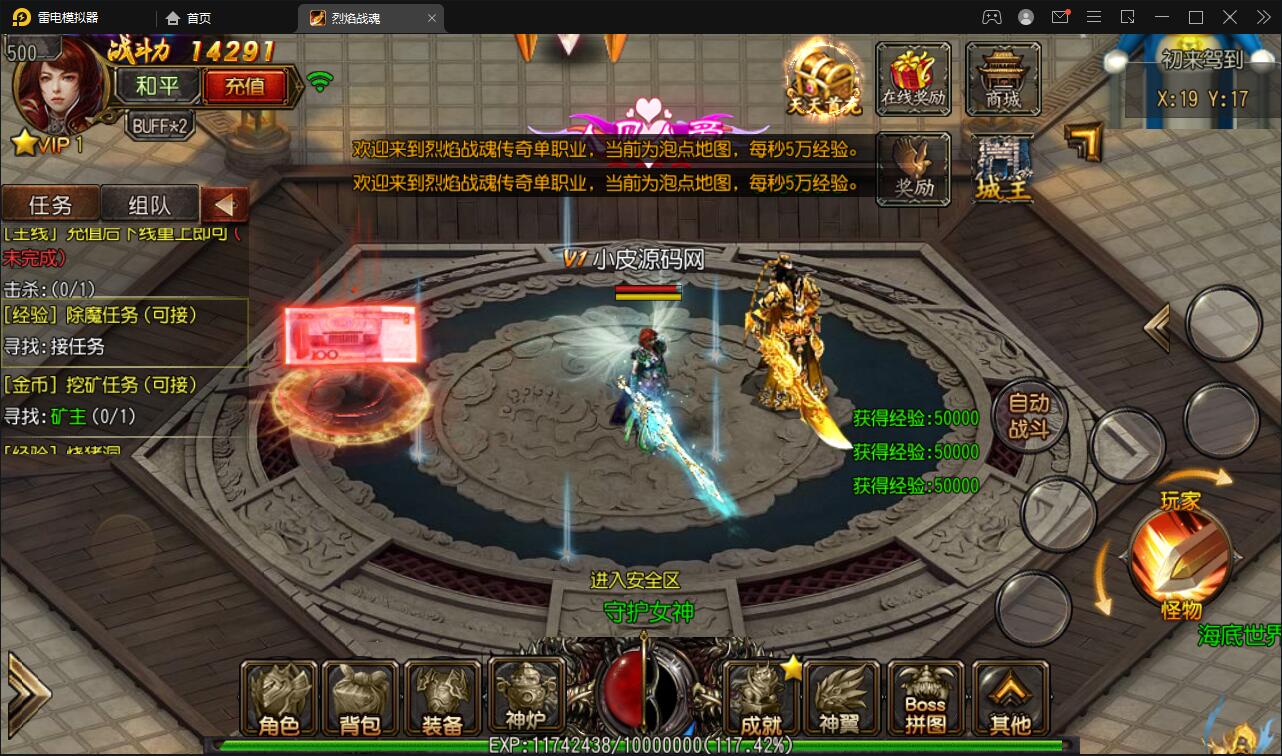Click the EXP progress bar

point(640,744)
